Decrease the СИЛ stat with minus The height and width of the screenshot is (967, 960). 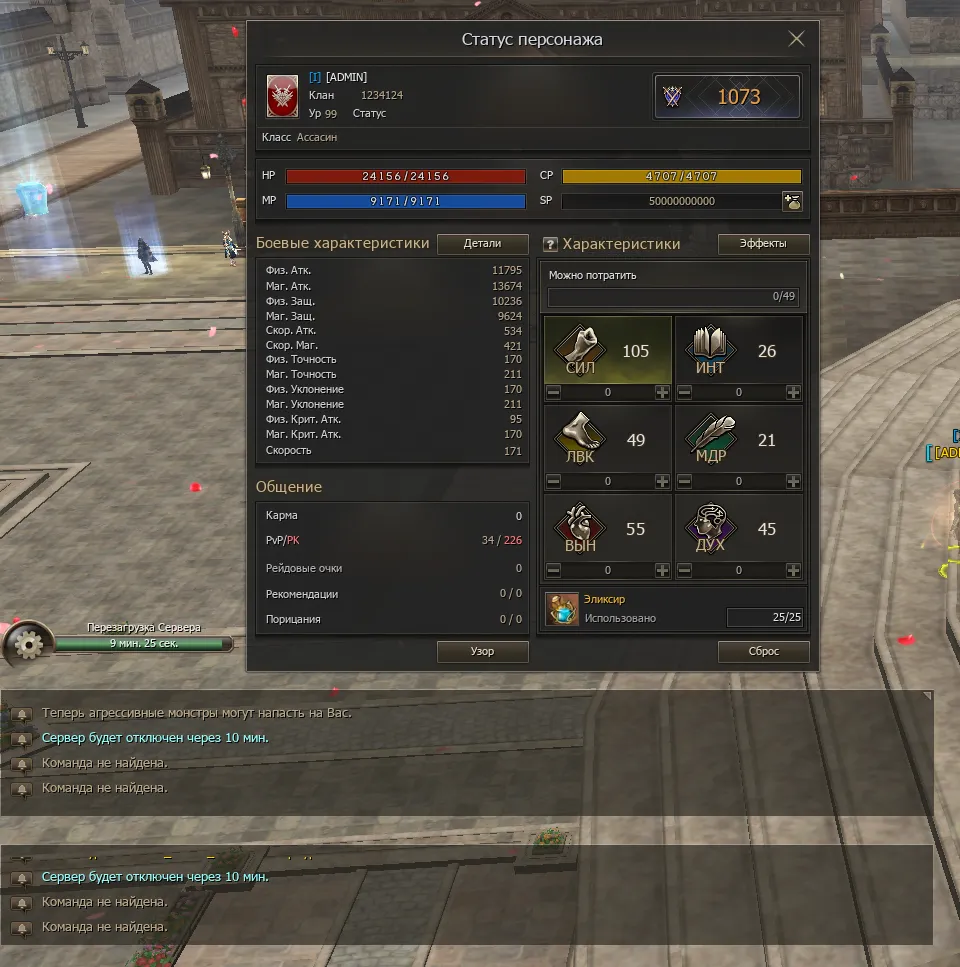click(553, 393)
